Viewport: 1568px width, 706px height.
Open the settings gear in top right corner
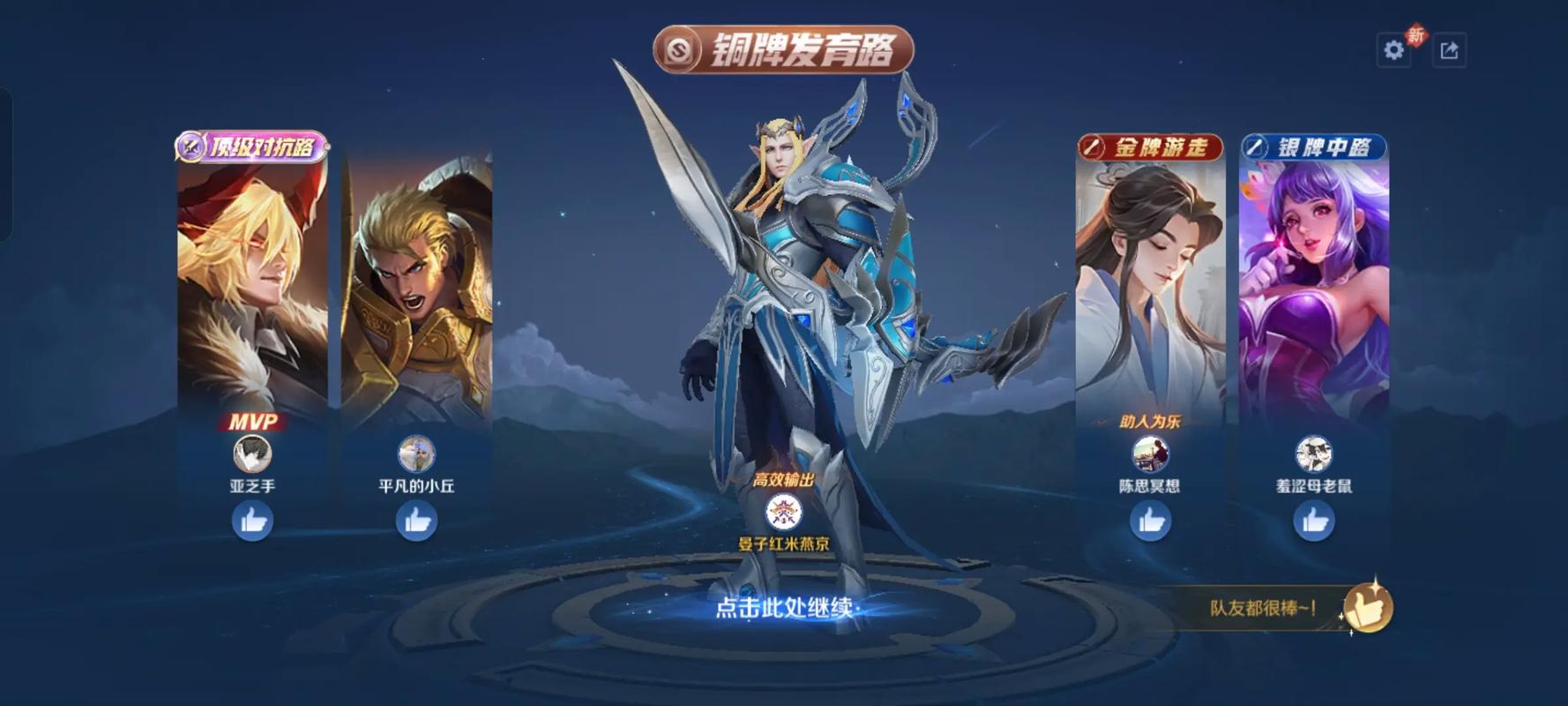coord(1394,50)
